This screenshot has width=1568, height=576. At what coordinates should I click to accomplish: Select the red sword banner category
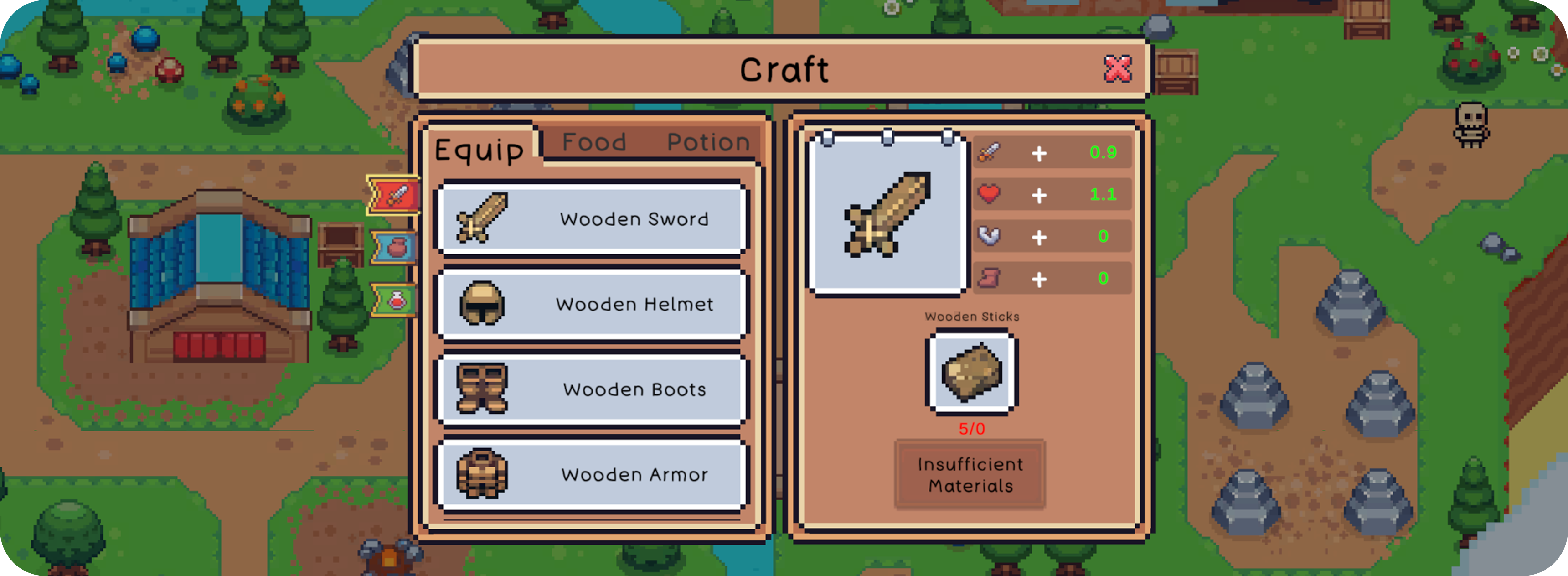point(394,196)
